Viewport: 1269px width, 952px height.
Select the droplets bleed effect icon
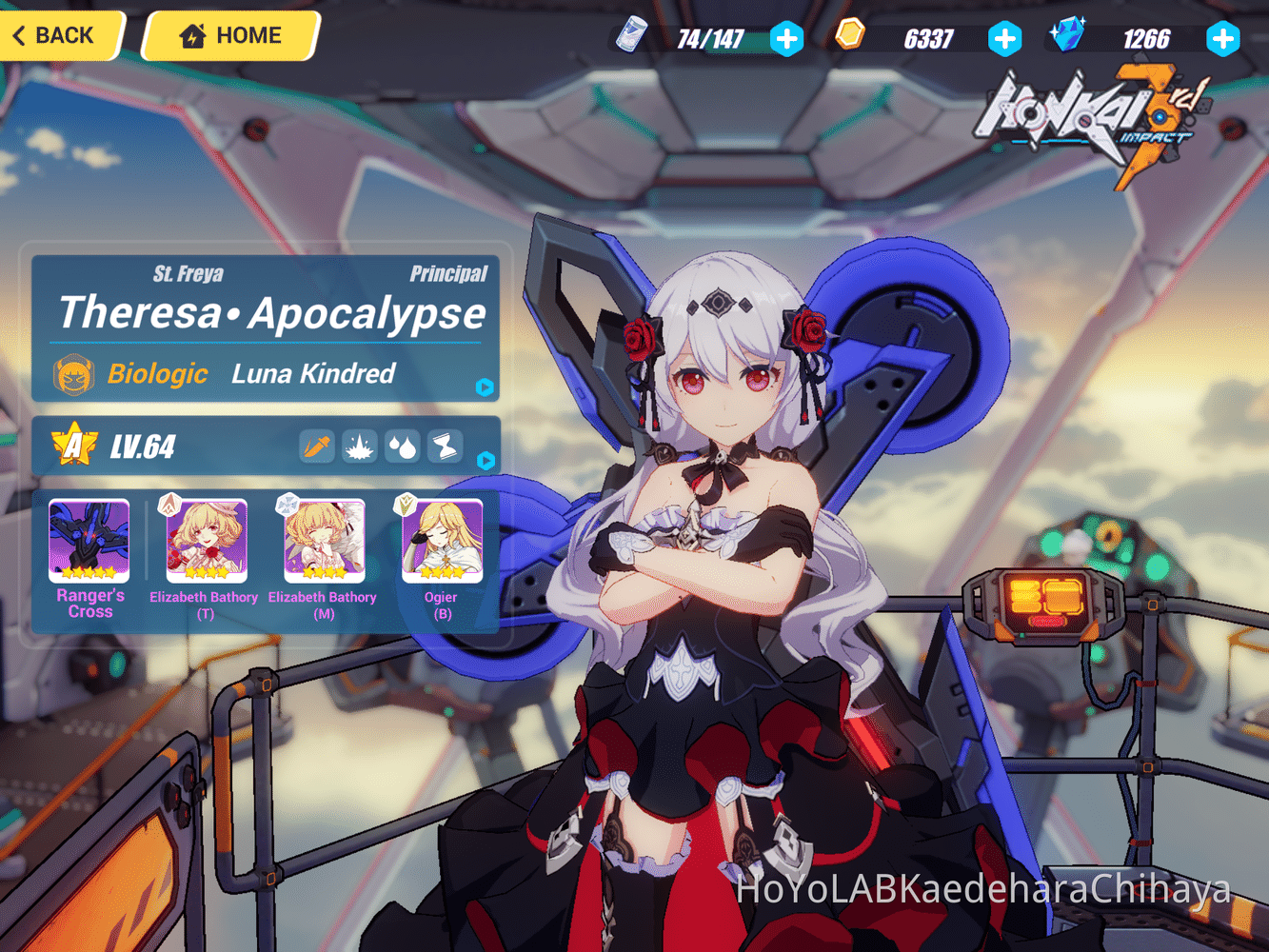coord(402,447)
